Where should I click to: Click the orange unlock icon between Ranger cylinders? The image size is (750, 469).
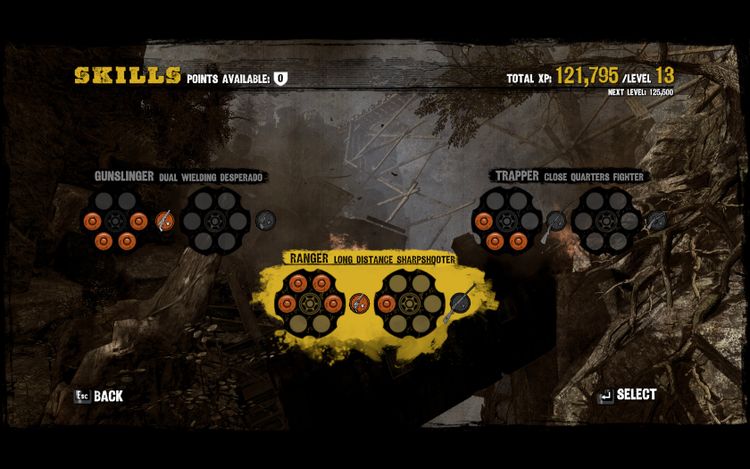(360, 301)
